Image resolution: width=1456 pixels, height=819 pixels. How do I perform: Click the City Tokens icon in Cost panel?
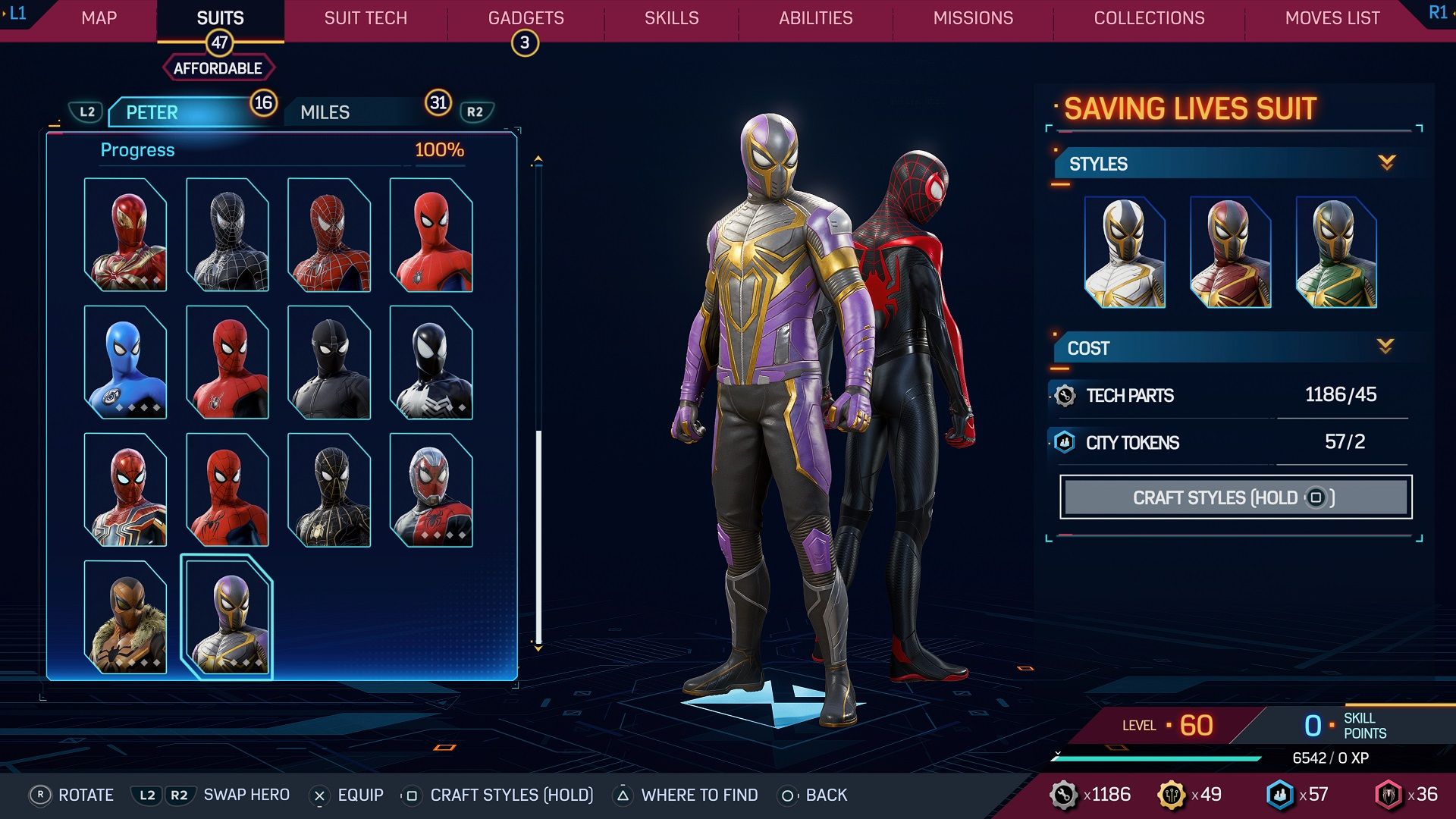coord(1063,442)
